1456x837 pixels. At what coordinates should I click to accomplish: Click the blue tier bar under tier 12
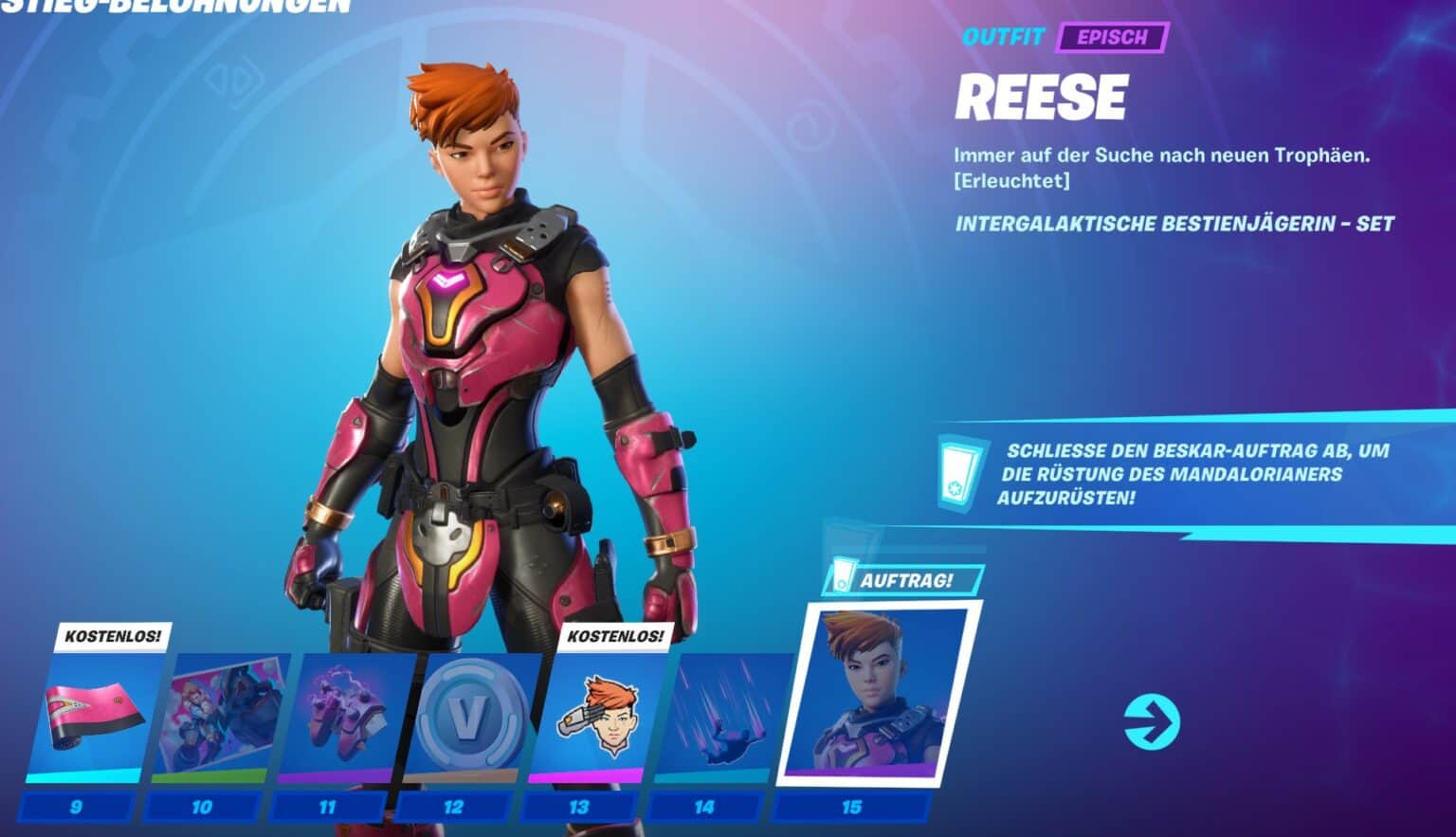(452, 807)
